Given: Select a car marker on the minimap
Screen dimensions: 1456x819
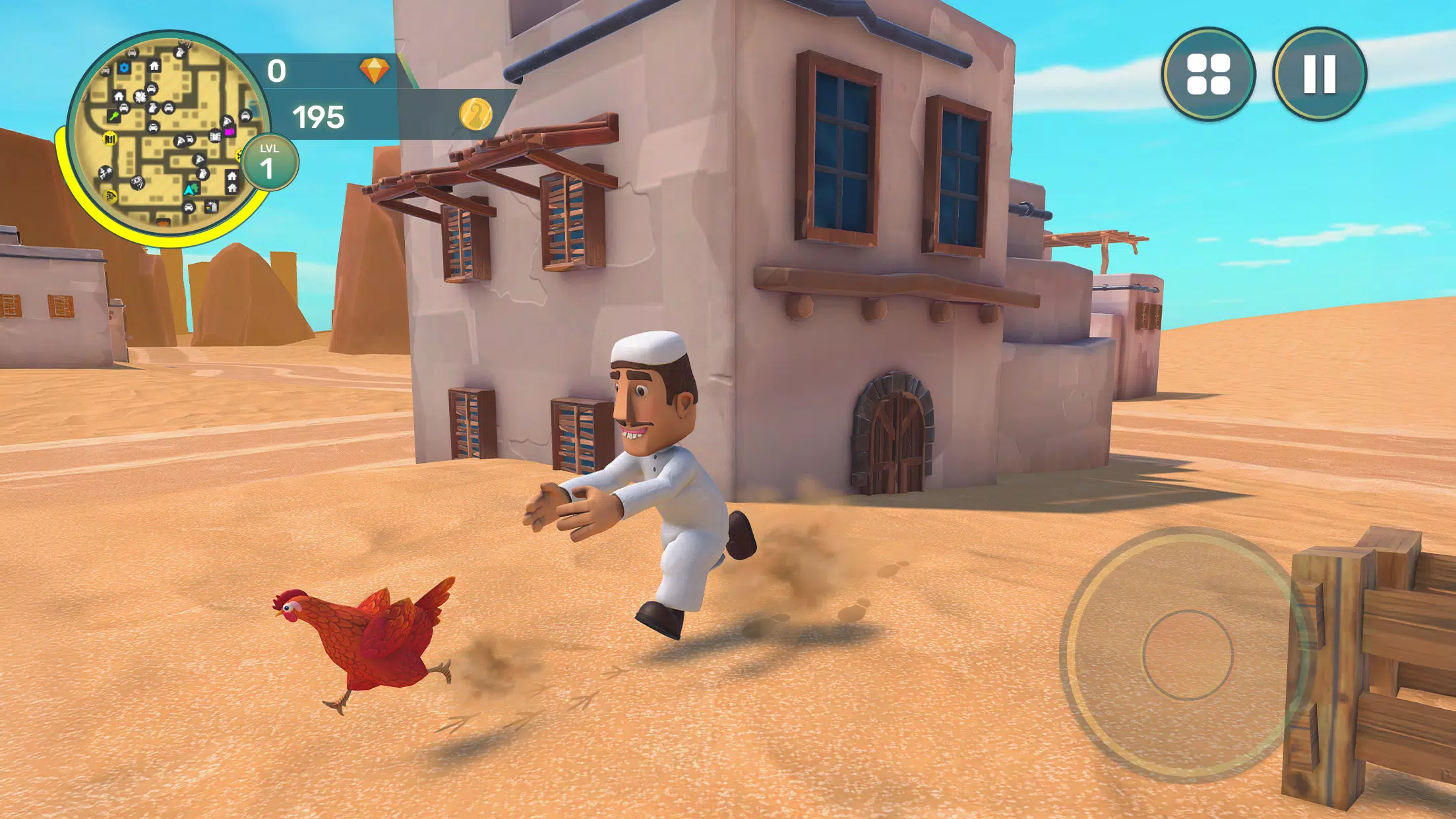Looking at the screenshot, I should pyautogui.click(x=152, y=88).
